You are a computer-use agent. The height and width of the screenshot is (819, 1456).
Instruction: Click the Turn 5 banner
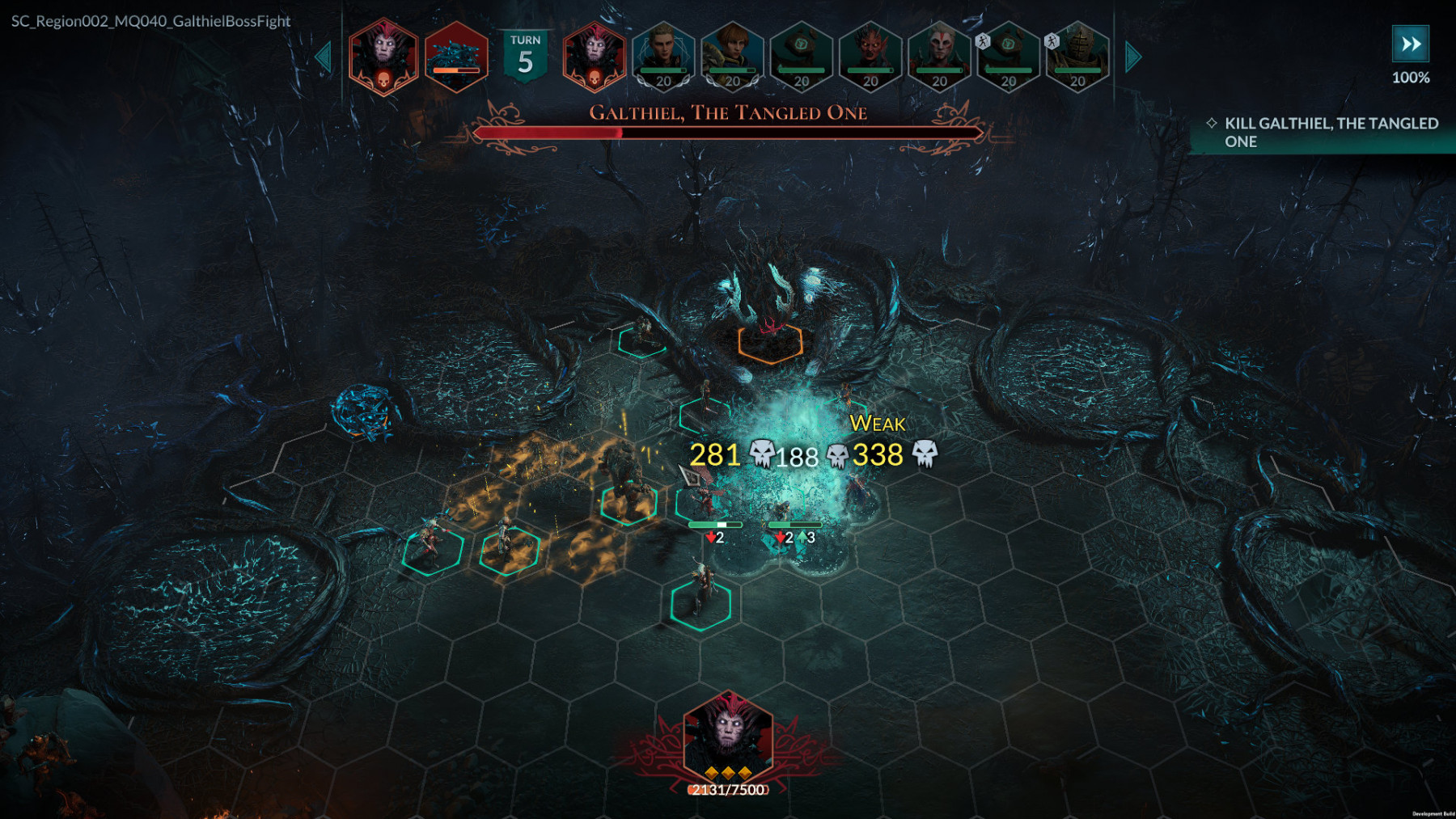pyautogui.click(x=526, y=56)
